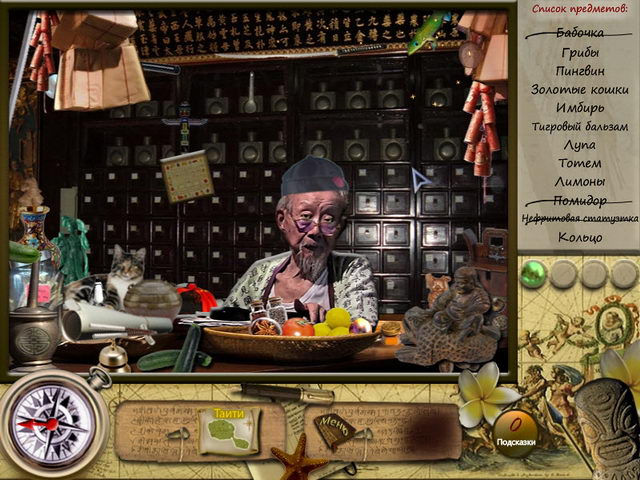Choose Золотые кошки list entry
This screenshot has width=640, height=480.
click(580, 89)
